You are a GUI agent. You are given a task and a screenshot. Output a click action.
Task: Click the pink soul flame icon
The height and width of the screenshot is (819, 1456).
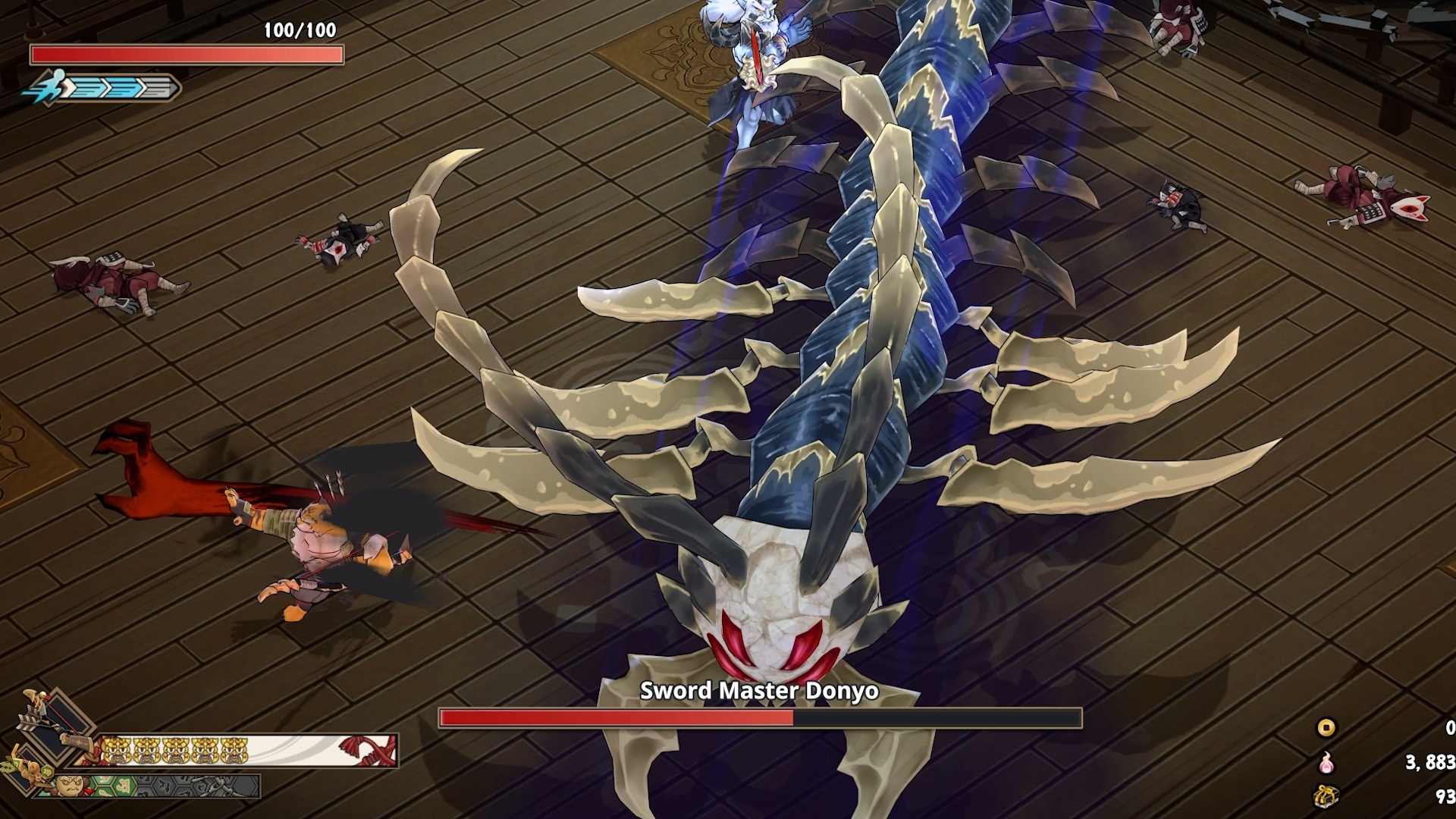[x=1326, y=762]
